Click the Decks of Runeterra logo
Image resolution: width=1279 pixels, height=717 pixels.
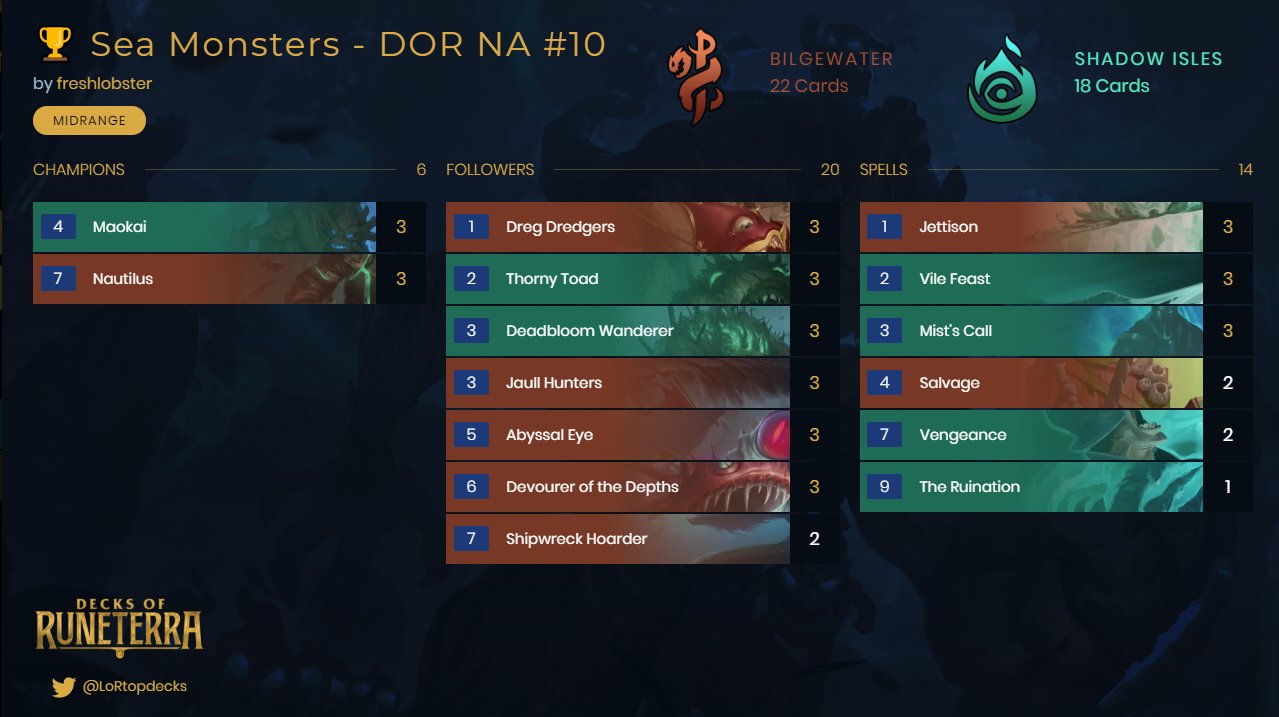119,627
